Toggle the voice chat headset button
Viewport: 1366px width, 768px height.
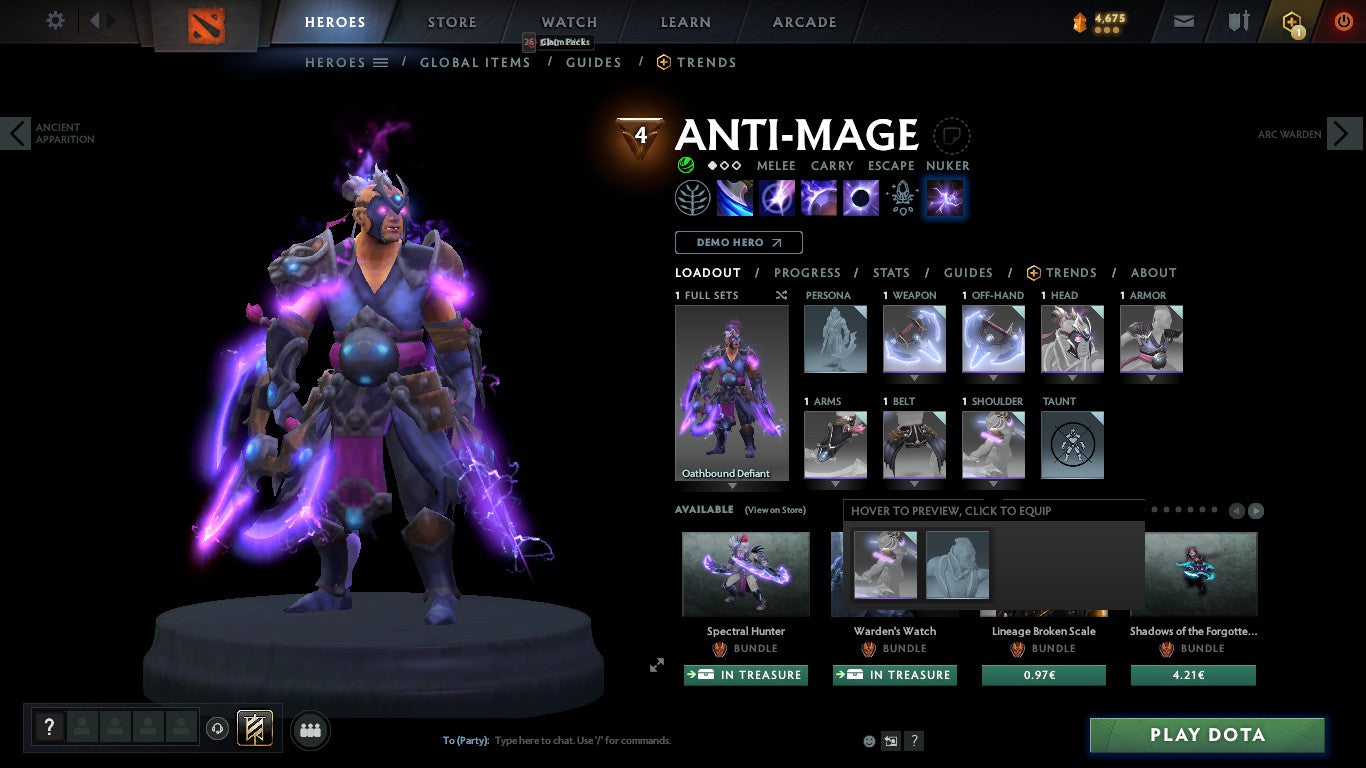point(218,729)
